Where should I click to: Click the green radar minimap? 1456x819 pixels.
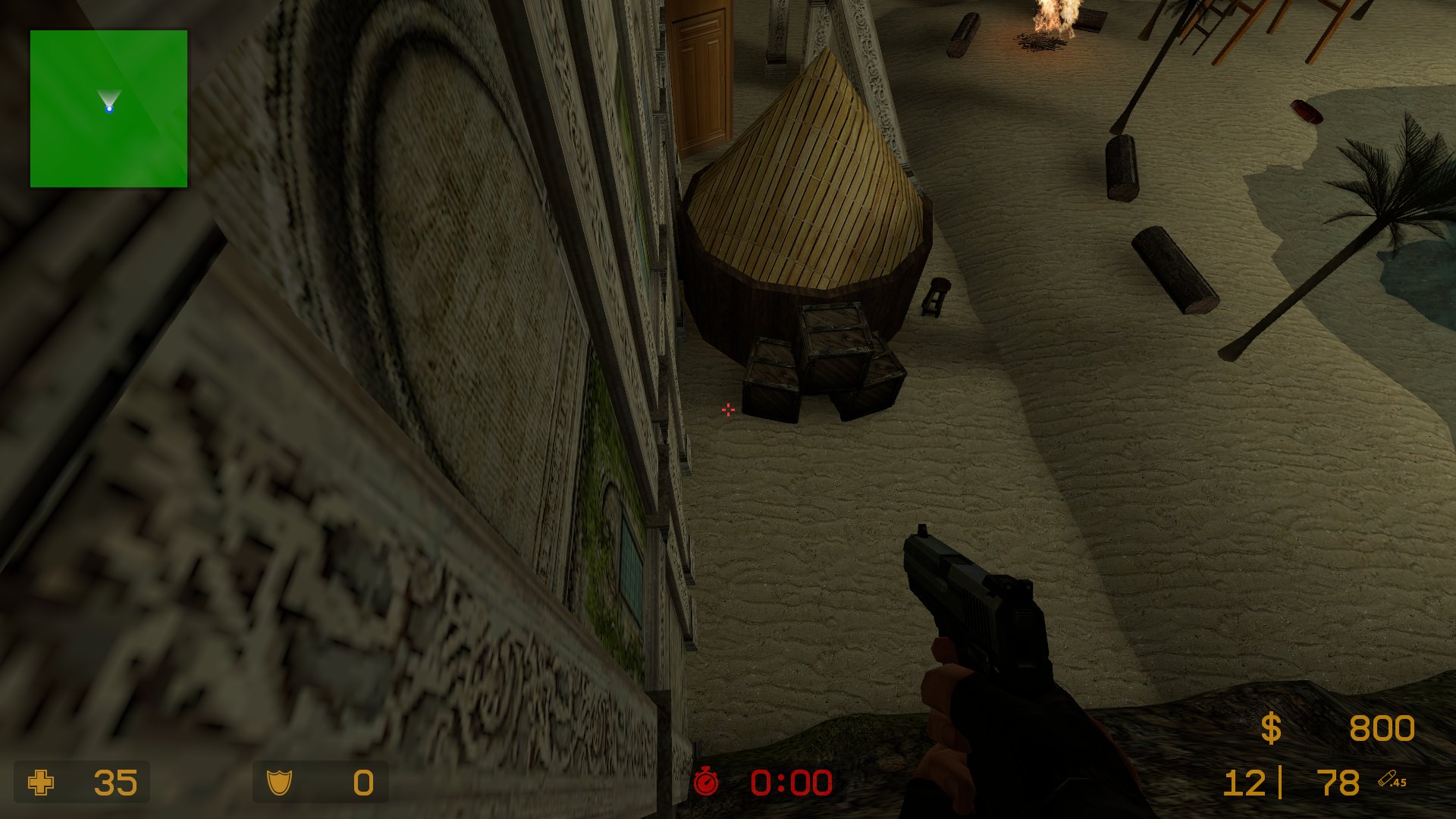coord(108,108)
